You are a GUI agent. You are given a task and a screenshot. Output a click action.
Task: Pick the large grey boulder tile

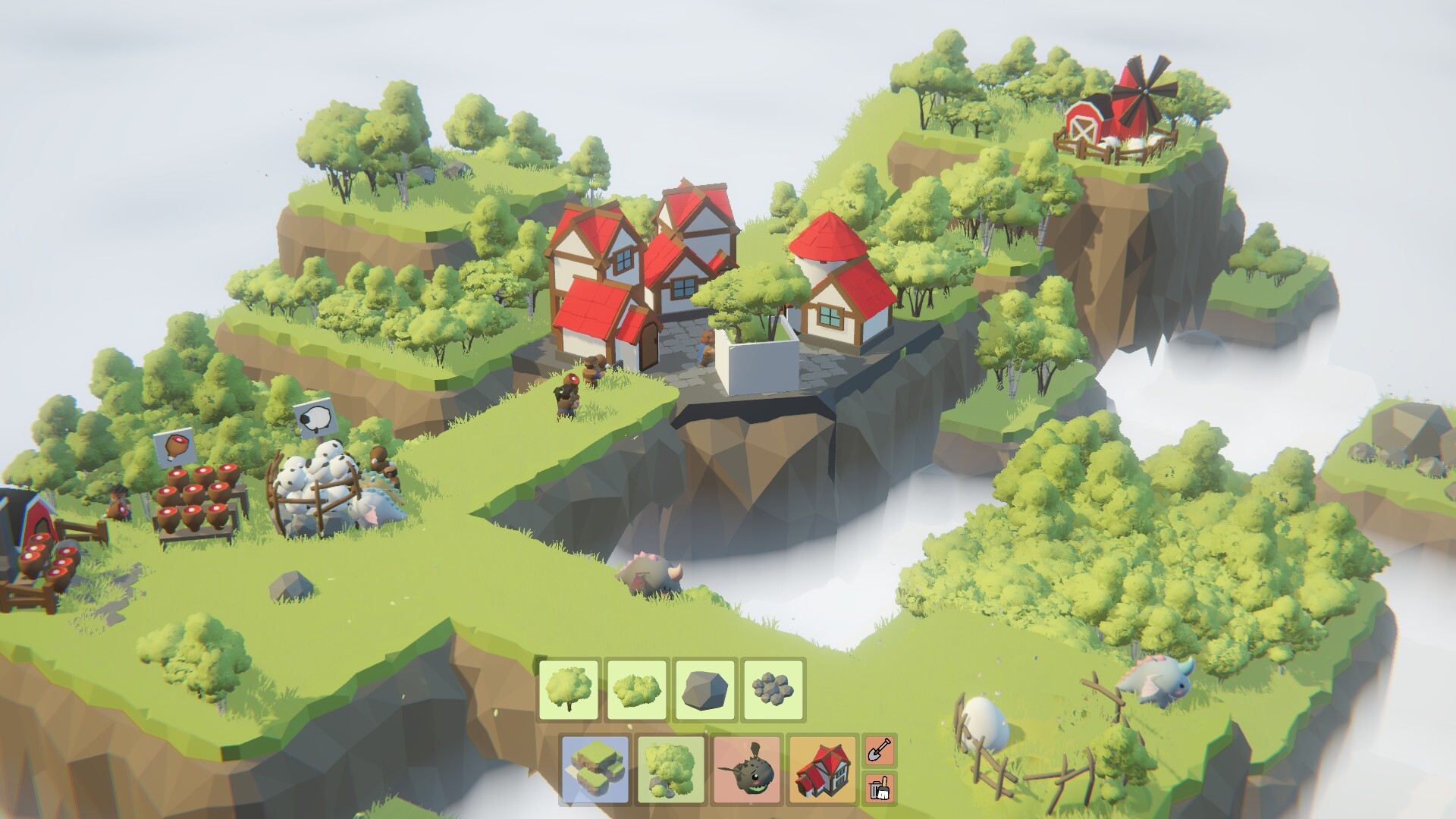705,690
